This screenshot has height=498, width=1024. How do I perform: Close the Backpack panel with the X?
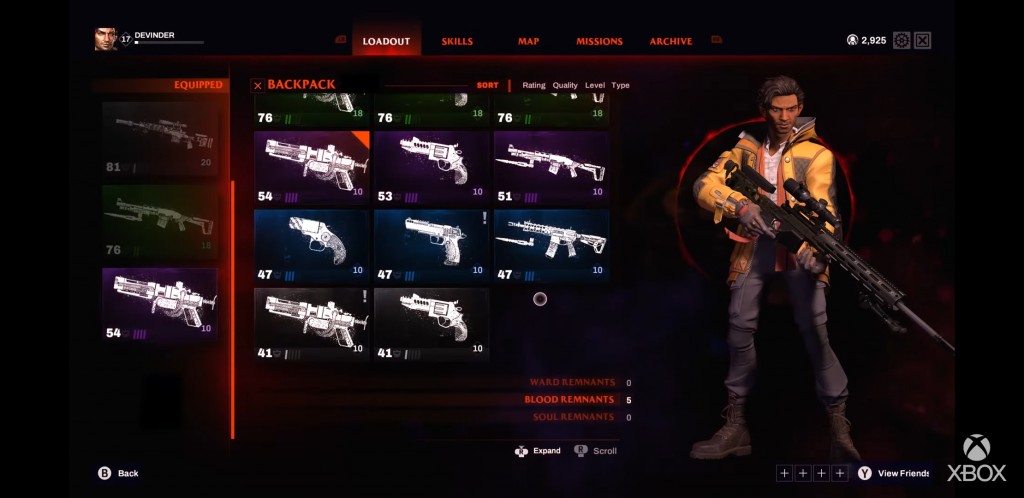[x=258, y=86]
